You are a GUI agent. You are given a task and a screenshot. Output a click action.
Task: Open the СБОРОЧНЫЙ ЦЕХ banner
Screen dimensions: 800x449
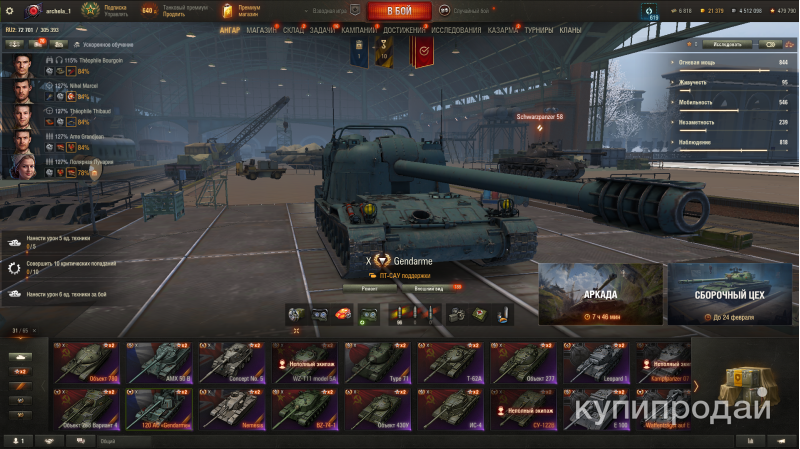(x=729, y=295)
